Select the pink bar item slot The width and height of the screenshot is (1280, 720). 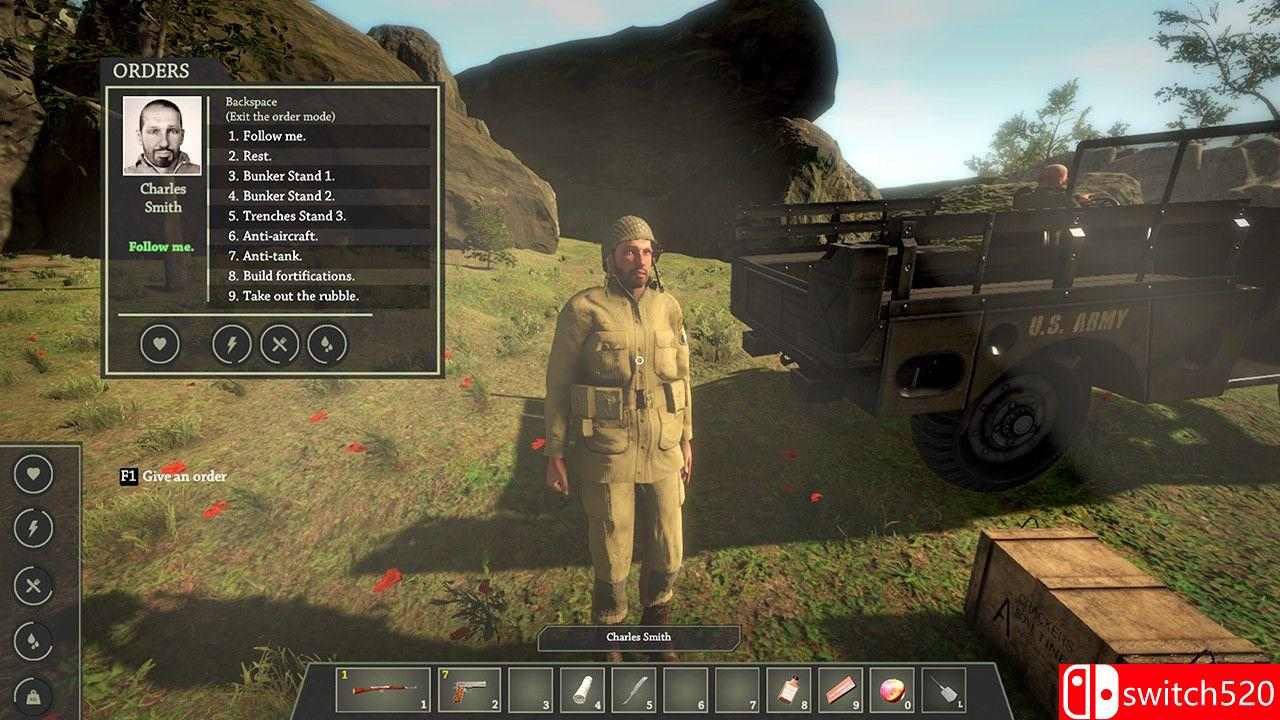click(x=841, y=689)
